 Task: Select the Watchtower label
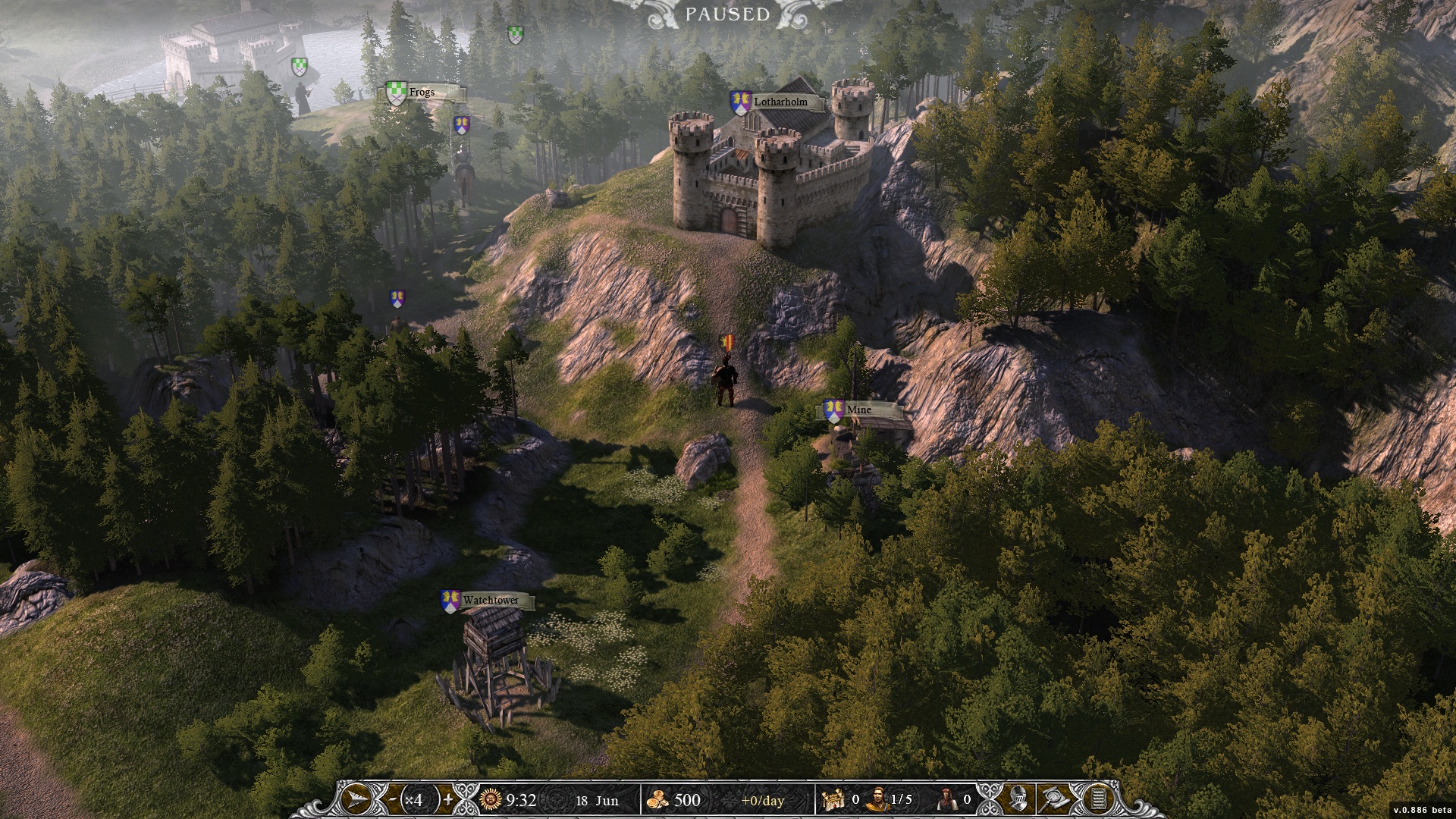491,601
